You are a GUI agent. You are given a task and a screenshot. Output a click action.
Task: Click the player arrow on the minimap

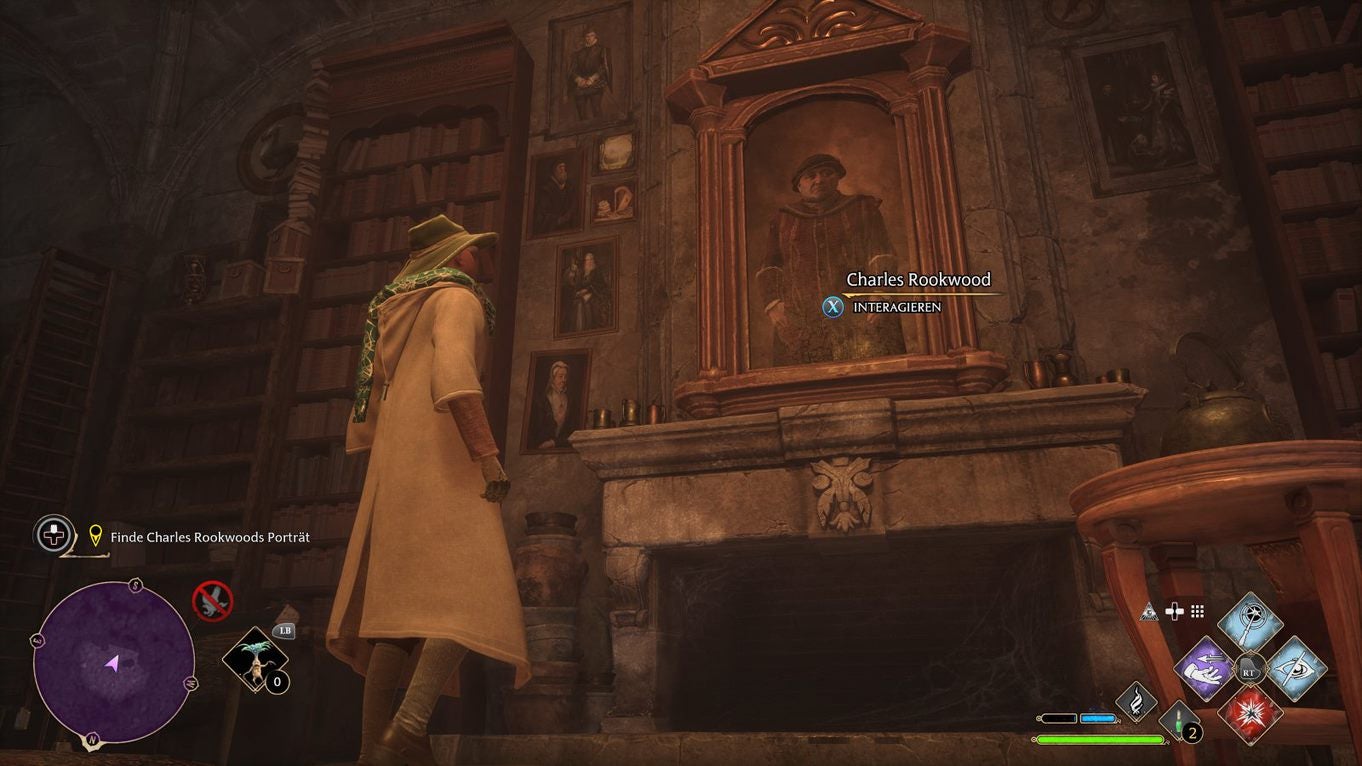tap(112, 663)
